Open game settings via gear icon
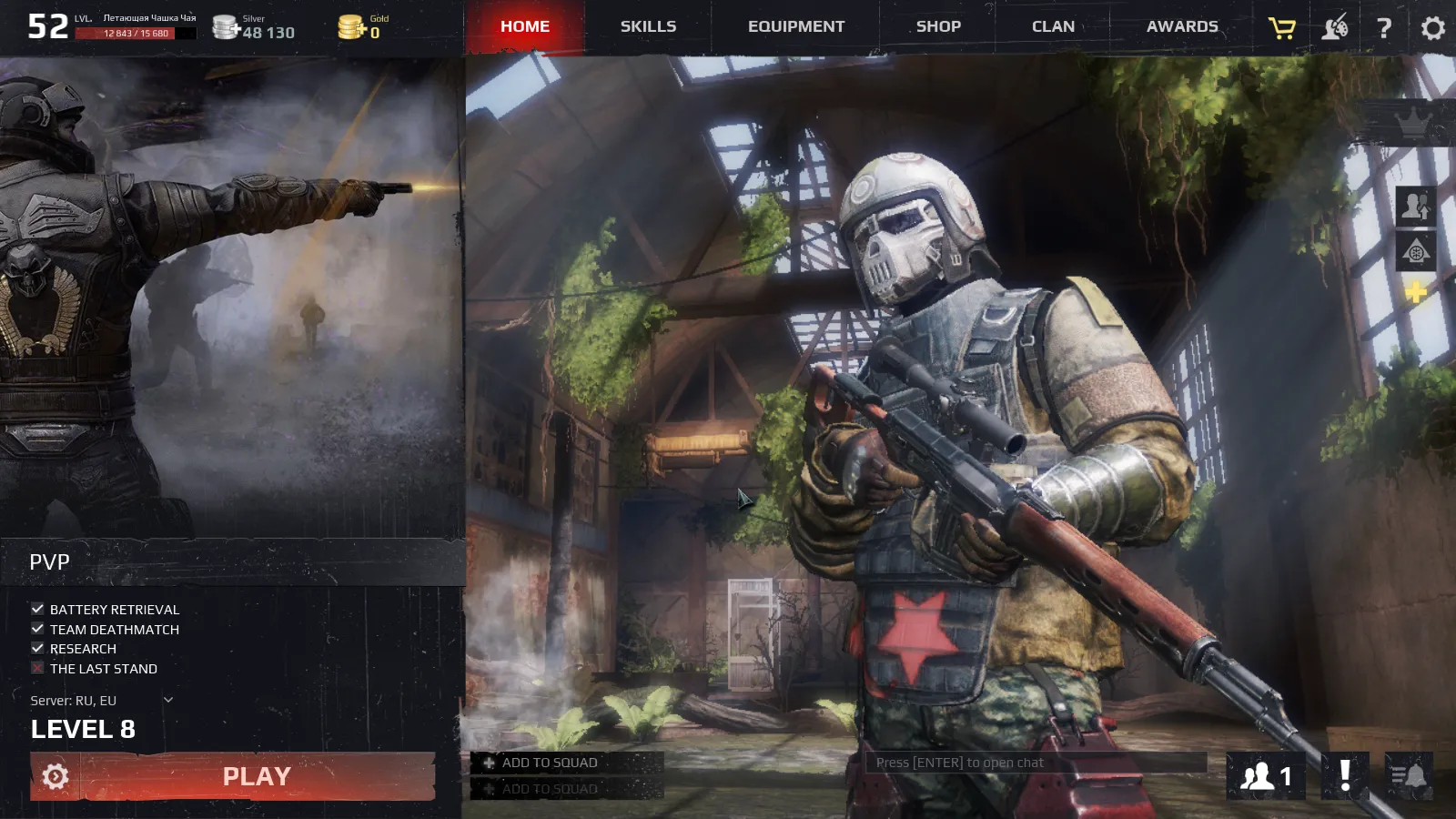Image resolution: width=1456 pixels, height=819 pixels. pos(1432,27)
